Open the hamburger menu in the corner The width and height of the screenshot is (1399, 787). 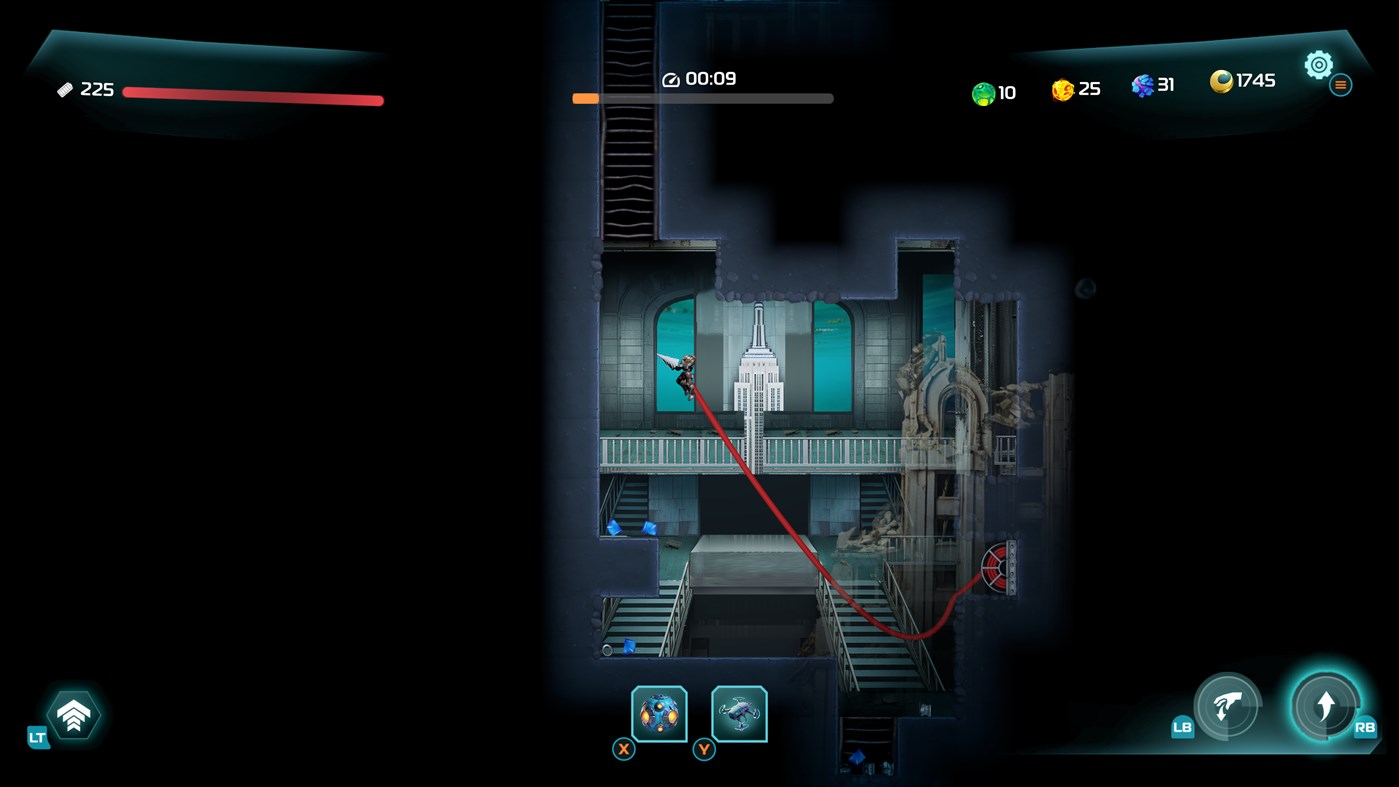1341,84
